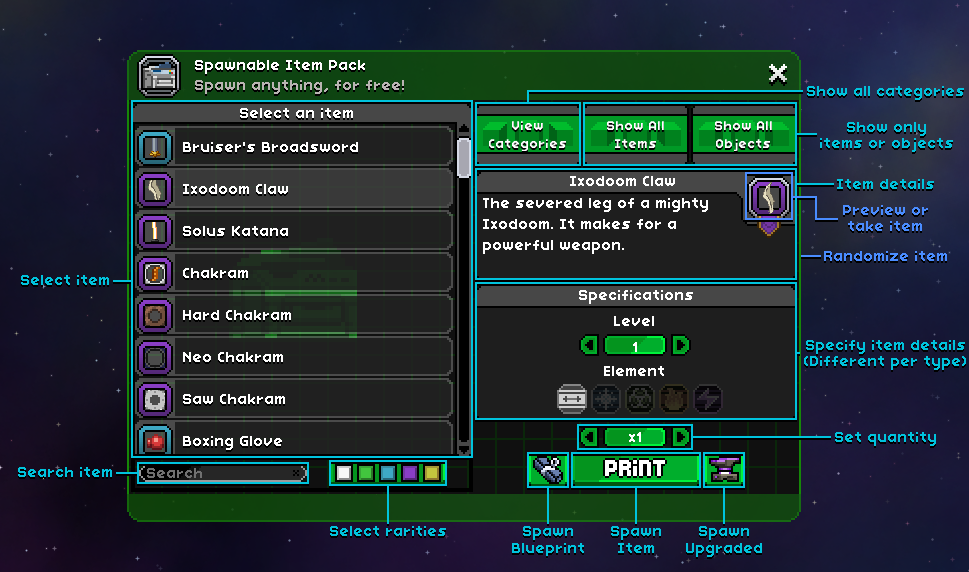This screenshot has height=572, width=969.
Task: Spawn the upgraded item with anvil button
Action: [723, 470]
